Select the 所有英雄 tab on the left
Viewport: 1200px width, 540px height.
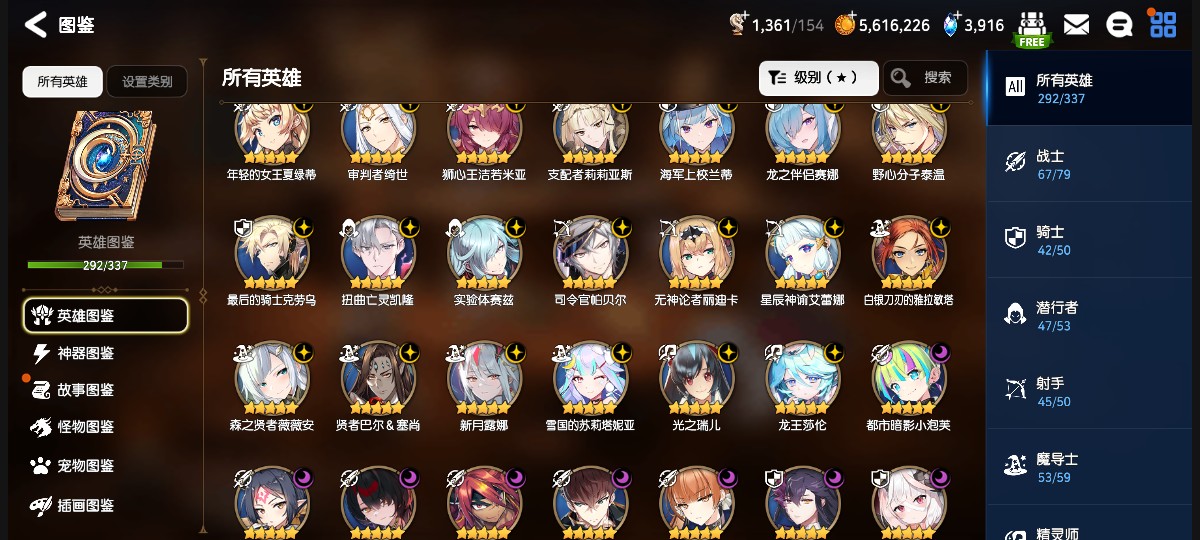62,82
